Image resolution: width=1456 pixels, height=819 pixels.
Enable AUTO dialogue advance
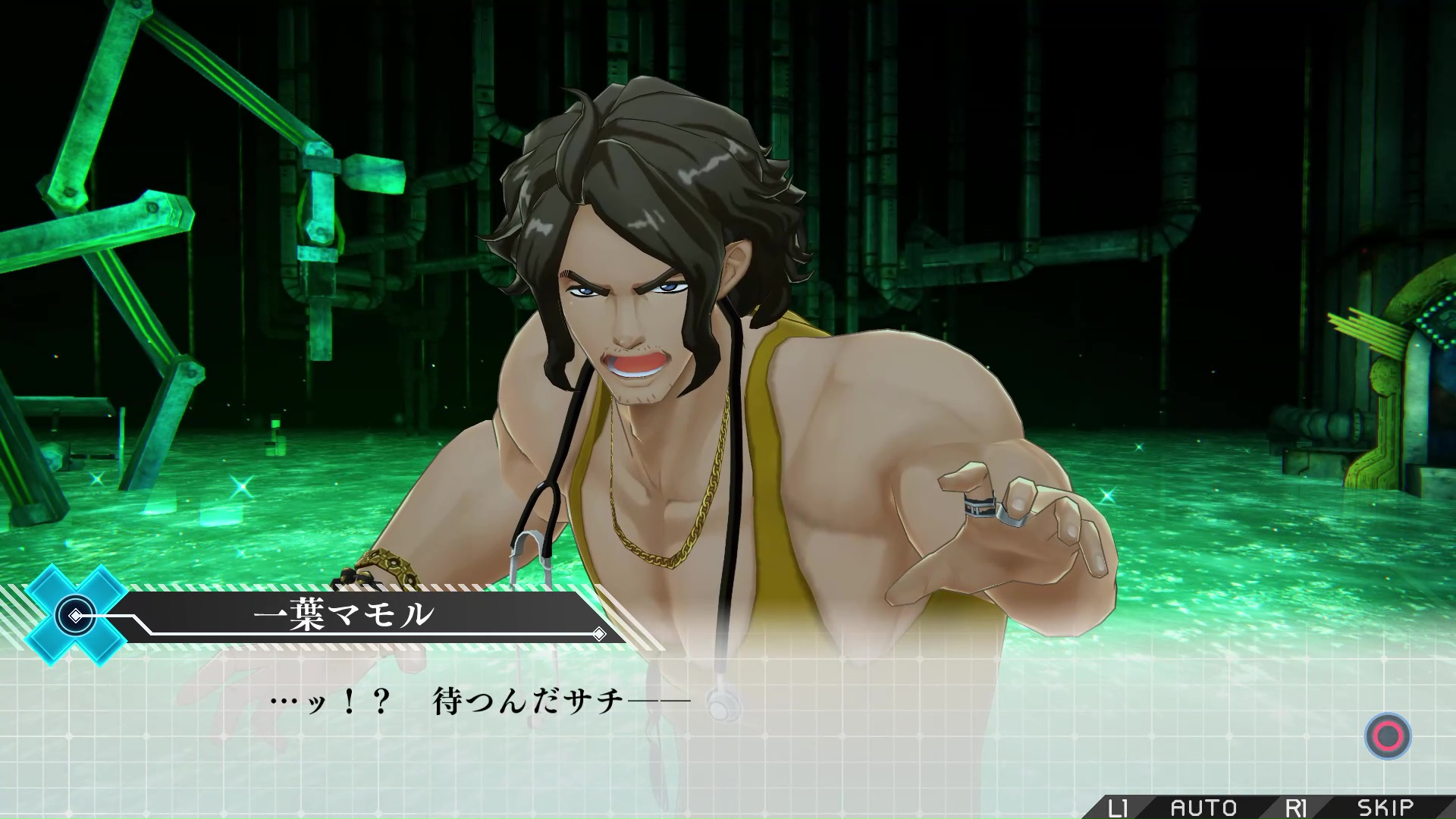point(1203,808)
